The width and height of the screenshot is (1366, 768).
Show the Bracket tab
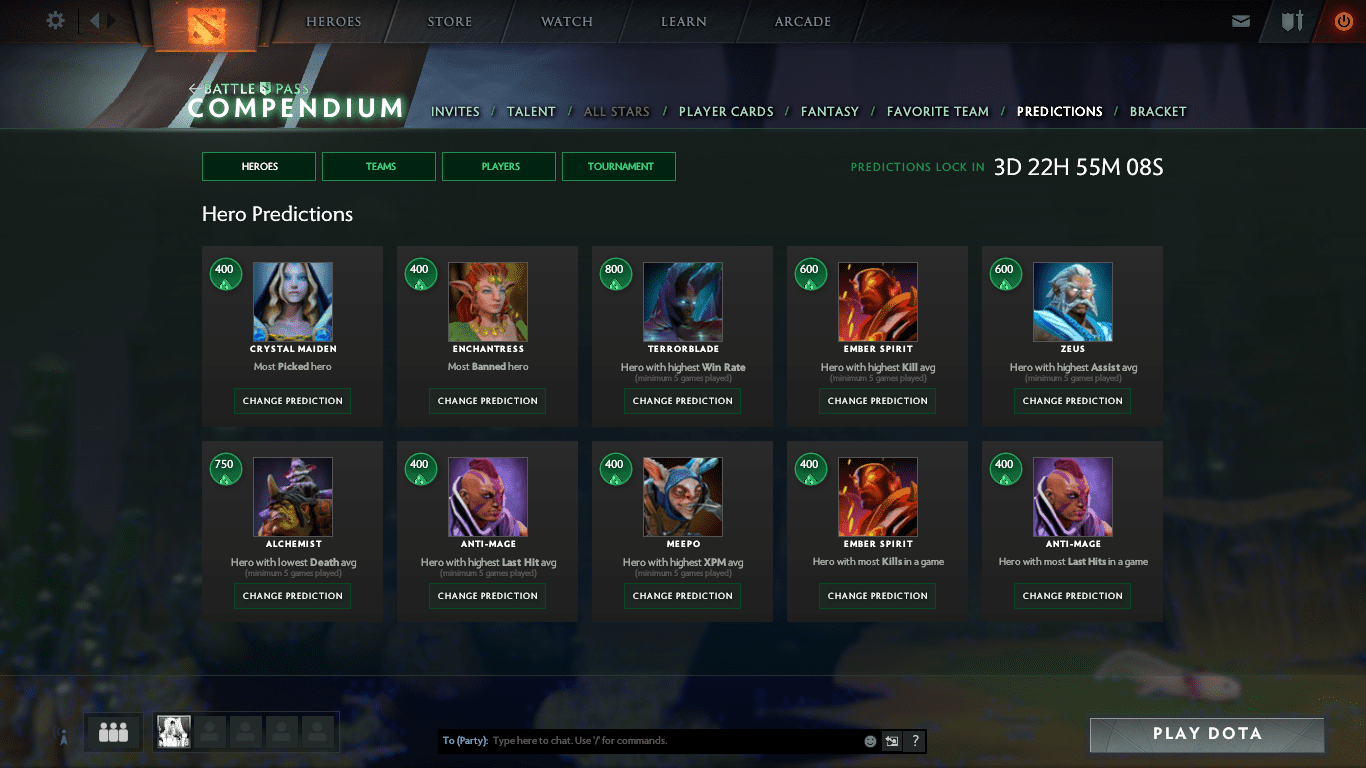[1158, 111]
